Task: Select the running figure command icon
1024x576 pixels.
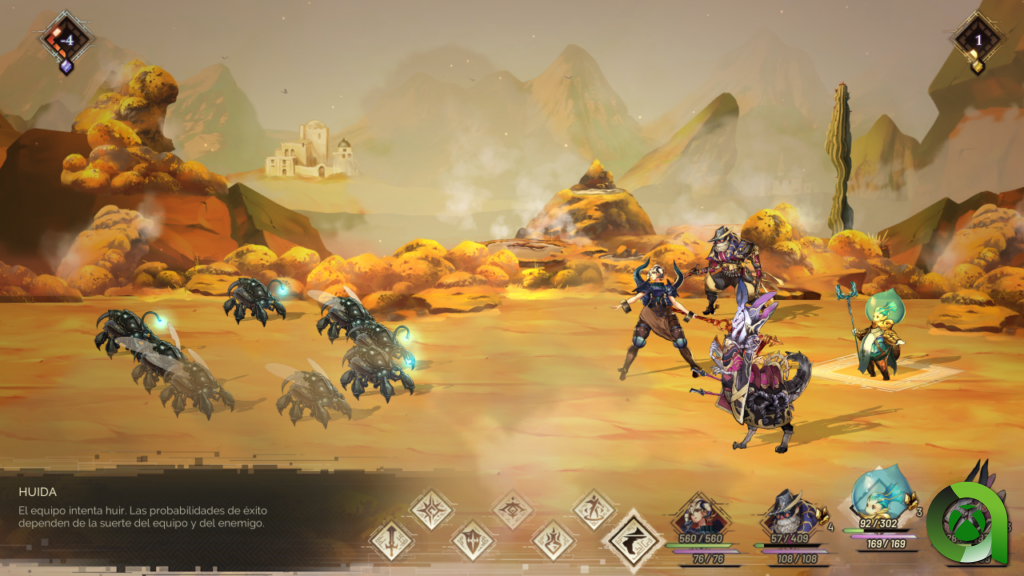Action: [593, 509]
